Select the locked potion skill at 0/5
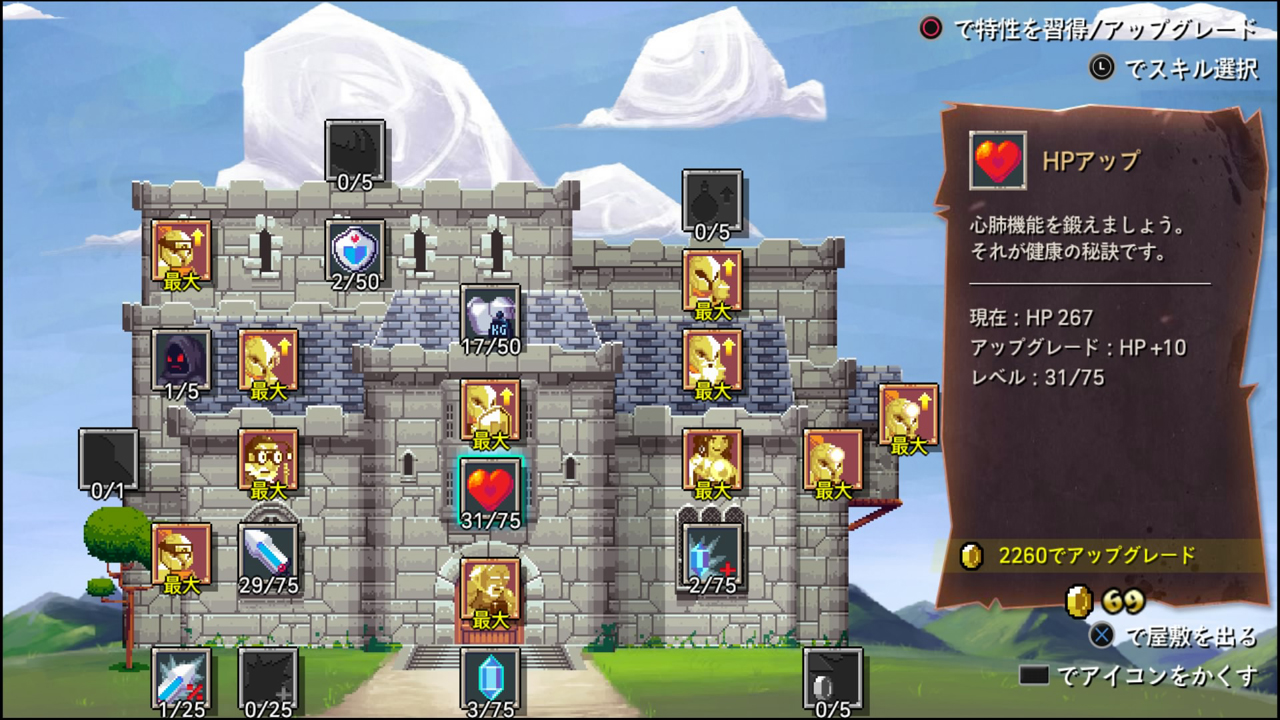Screen dimensions: 1280x720 (712, 199)
